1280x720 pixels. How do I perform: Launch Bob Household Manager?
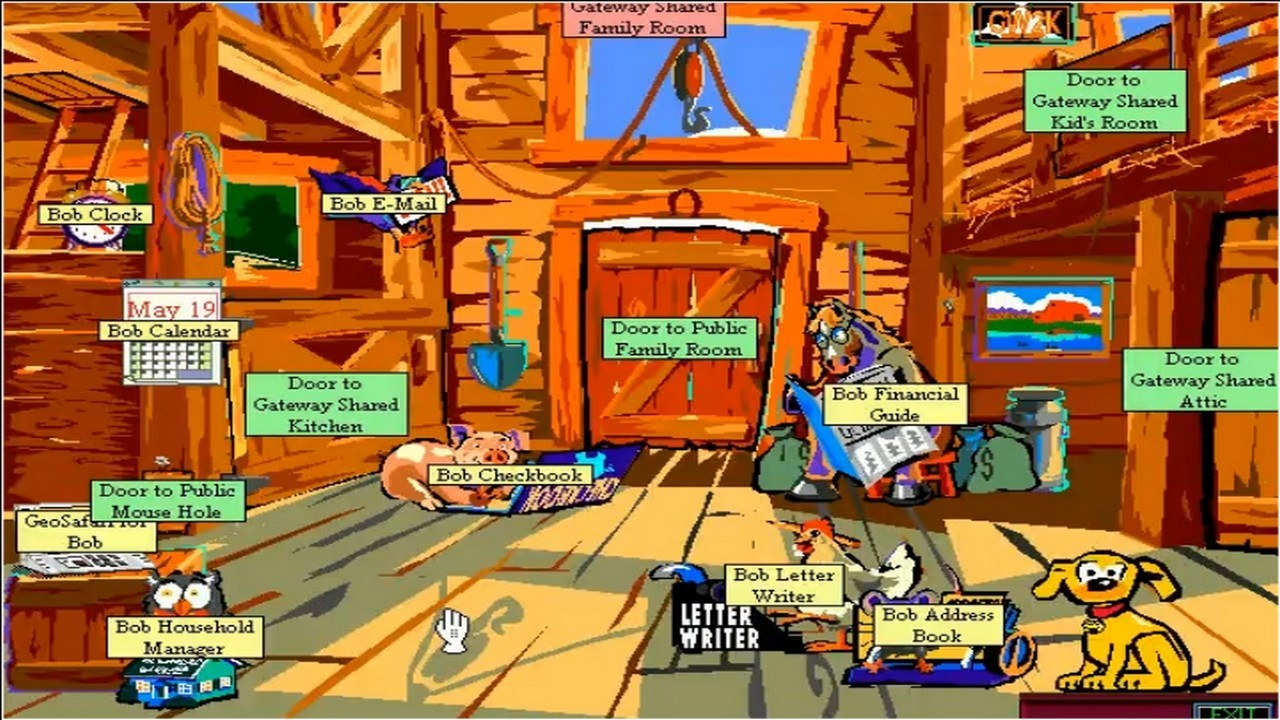[x=185, y=637]
